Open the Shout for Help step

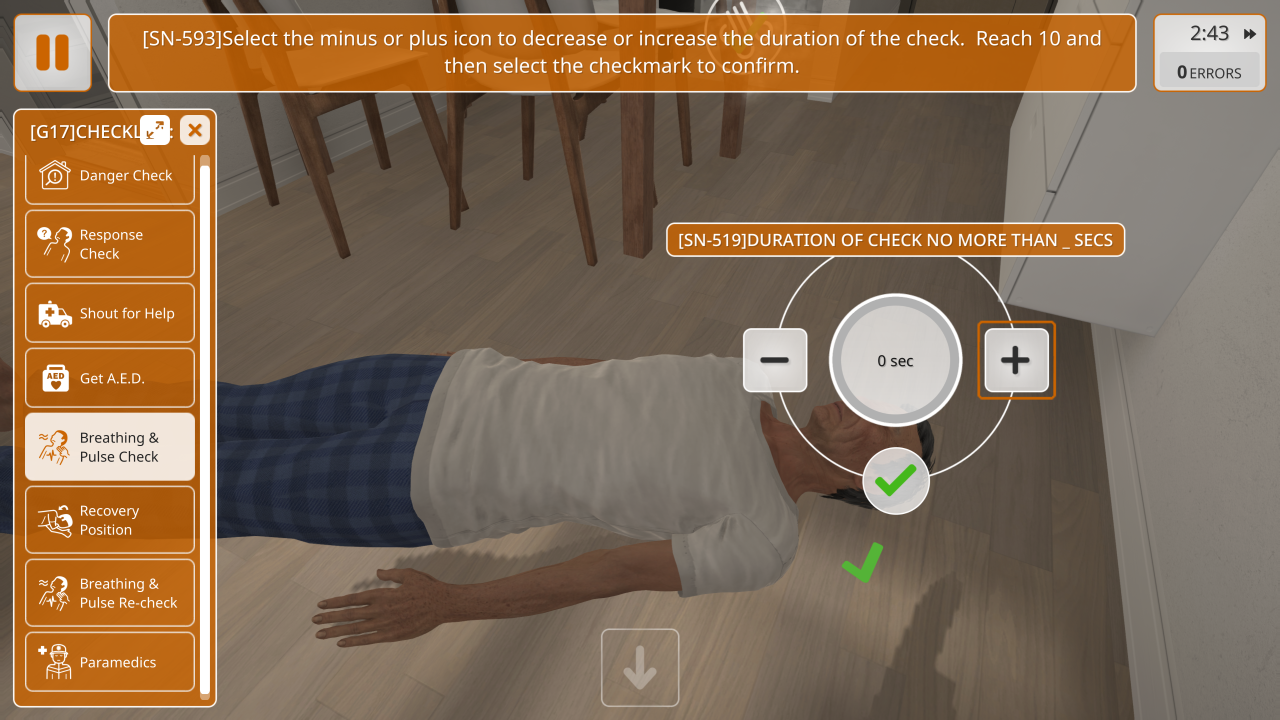[x=110, y=313]
